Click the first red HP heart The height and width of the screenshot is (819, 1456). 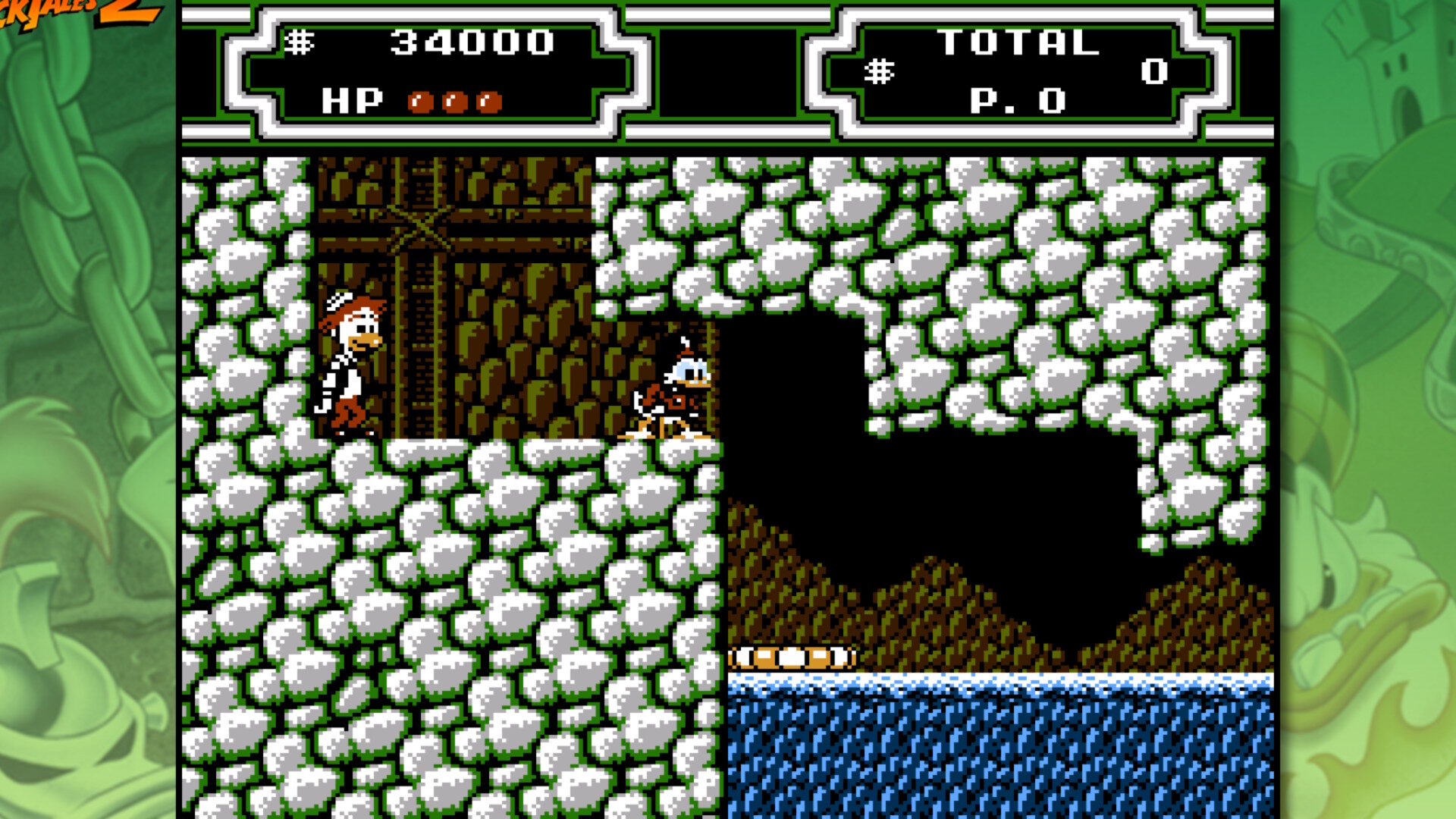422,99
